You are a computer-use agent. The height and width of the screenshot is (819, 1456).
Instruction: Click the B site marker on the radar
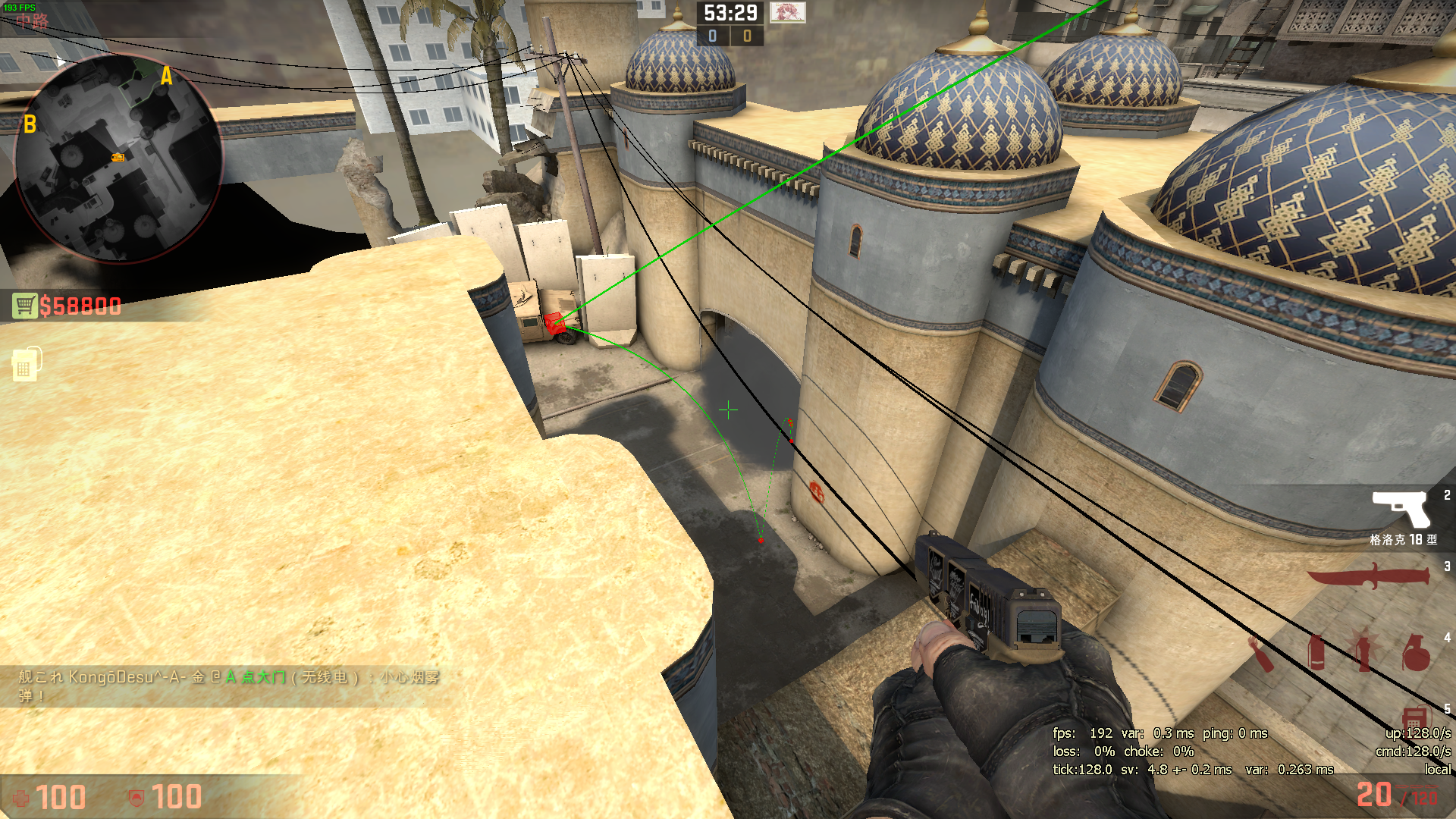coord(30,124)
